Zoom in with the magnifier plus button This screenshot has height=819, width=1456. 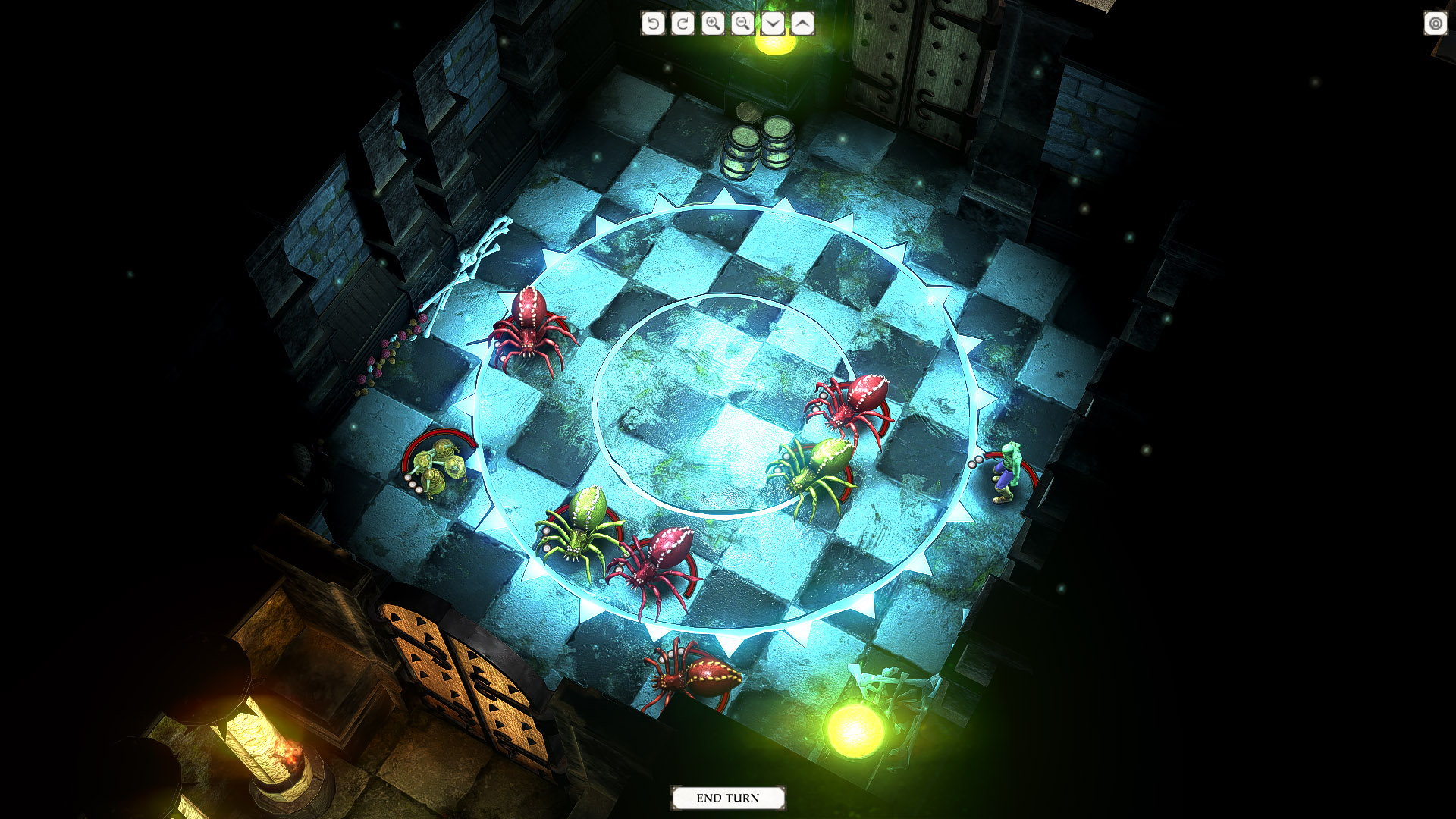(x=712, y=24)
